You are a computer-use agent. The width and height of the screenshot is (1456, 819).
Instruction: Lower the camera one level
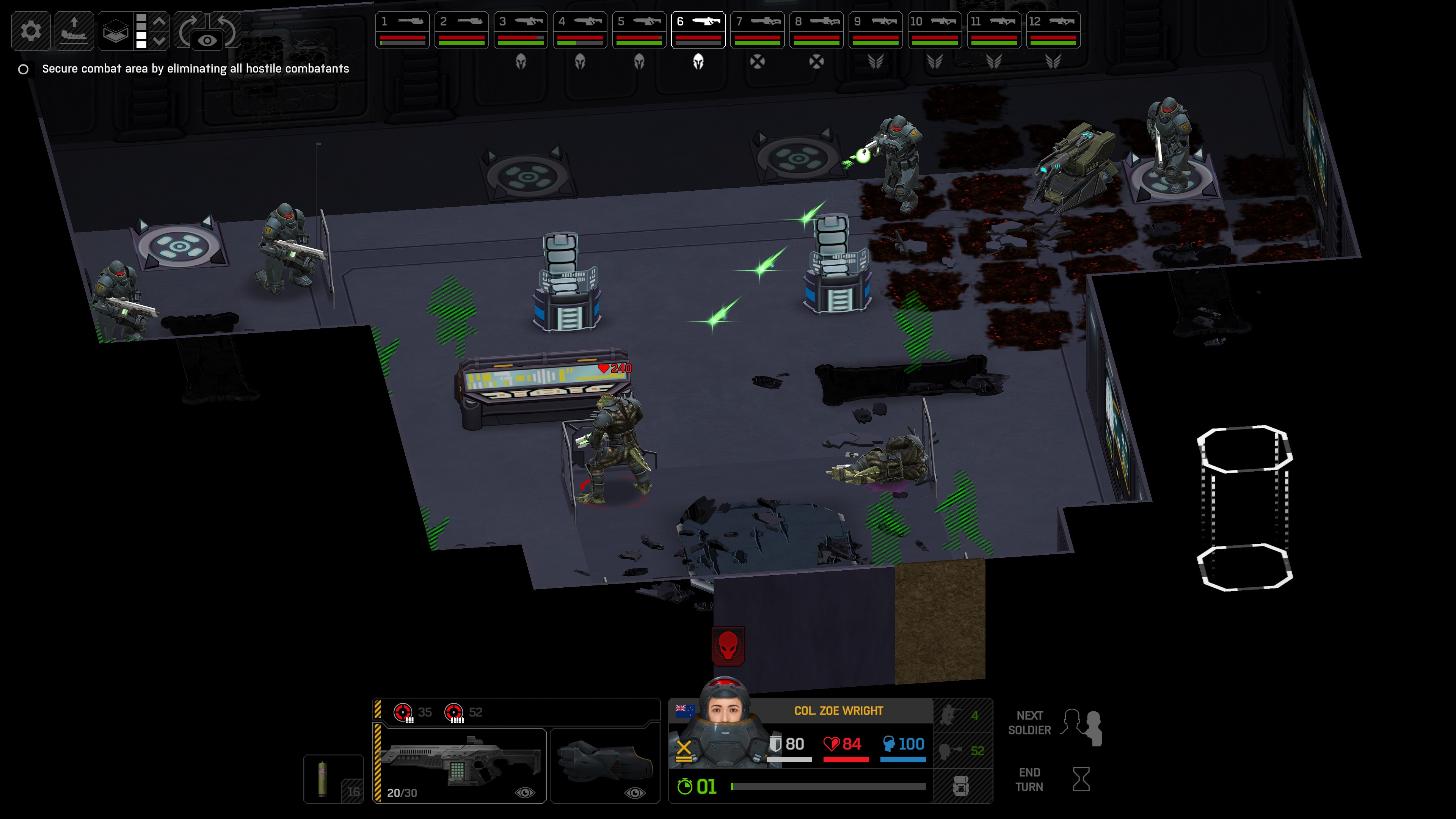[x=159, y=41]
